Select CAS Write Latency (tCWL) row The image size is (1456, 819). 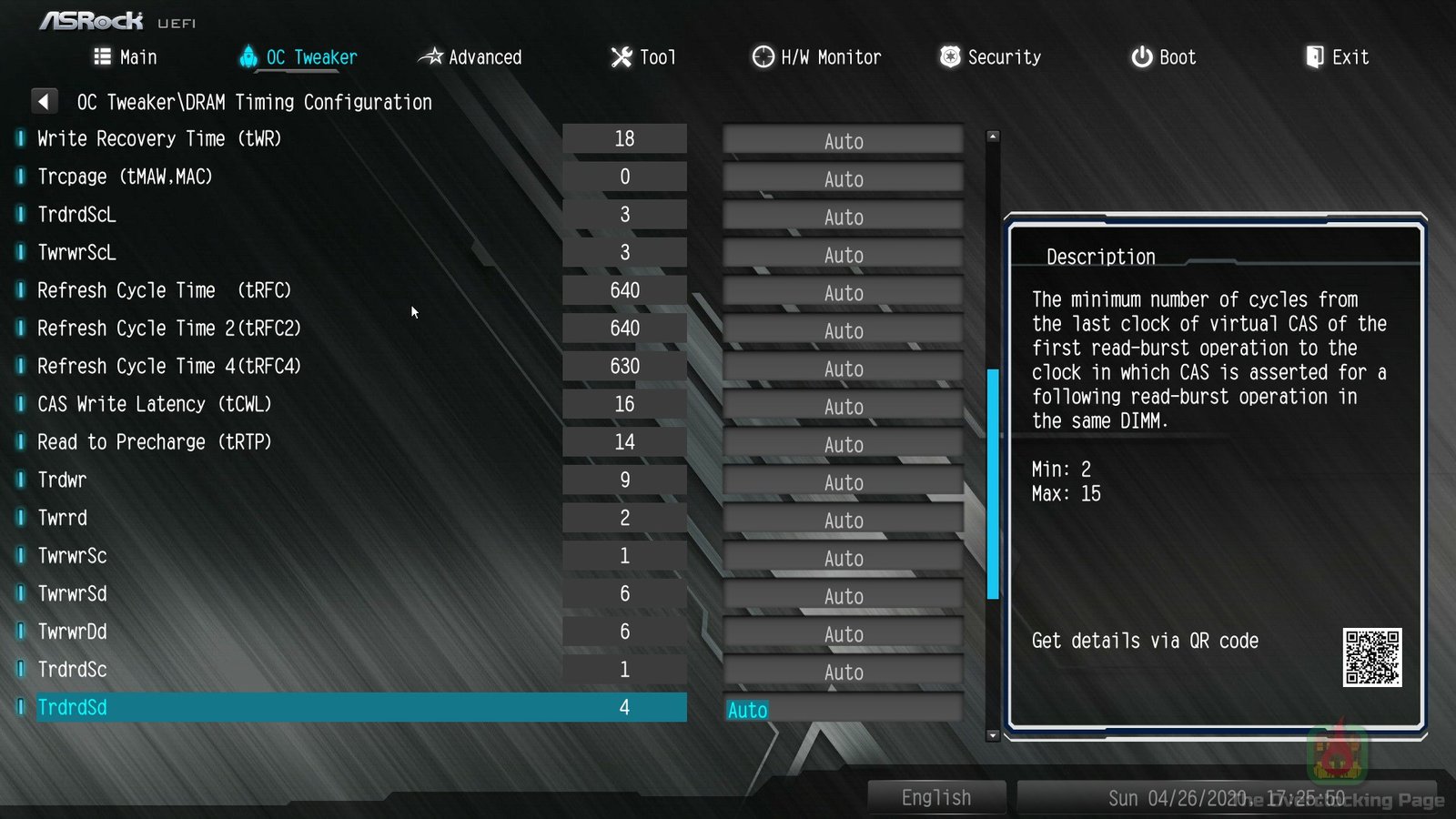pyautogui.click(x=155, y=404)
